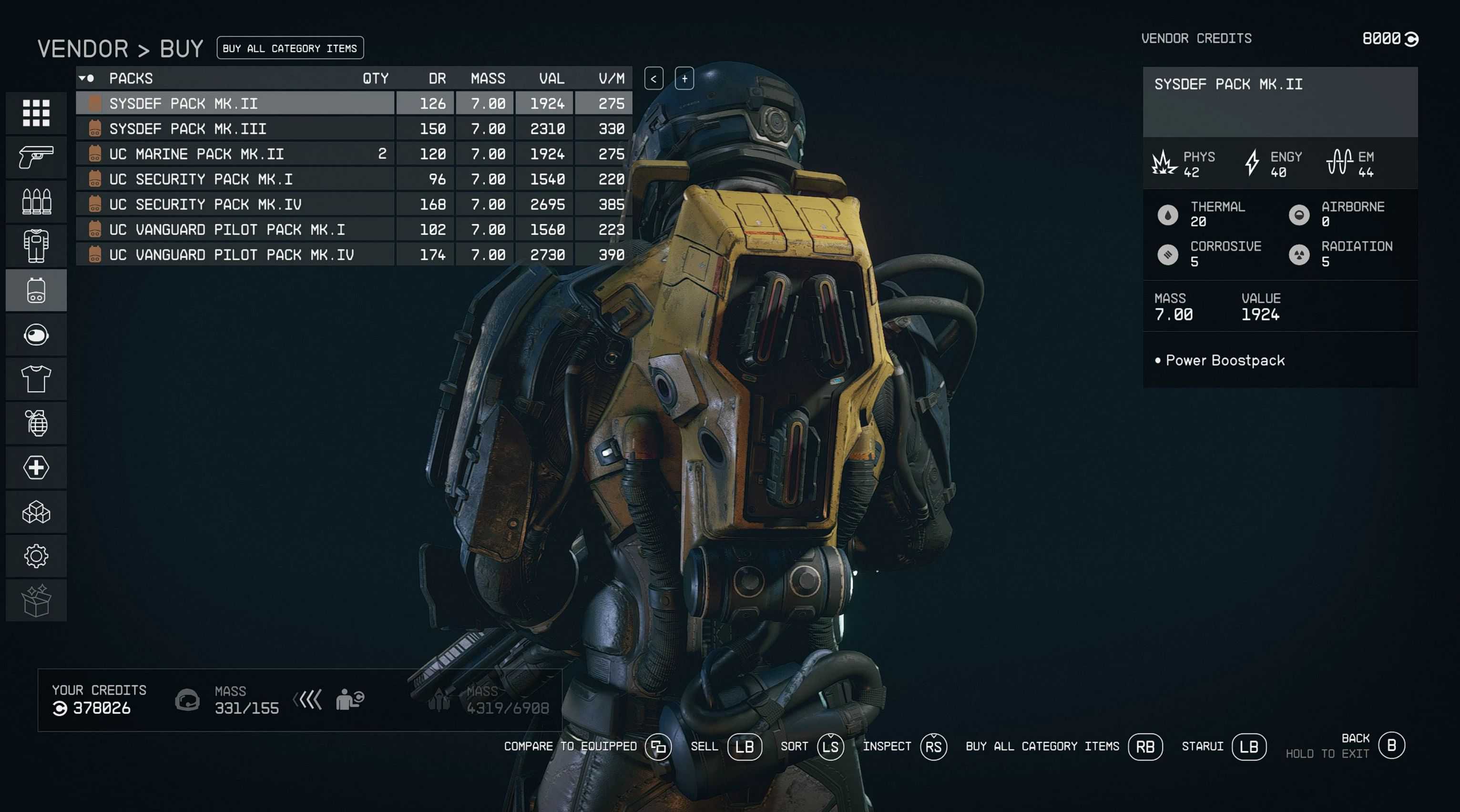This screenshot has width=1460, height=812.
Task: Open the helmets category tab
Action: click(x=36, y=335)
